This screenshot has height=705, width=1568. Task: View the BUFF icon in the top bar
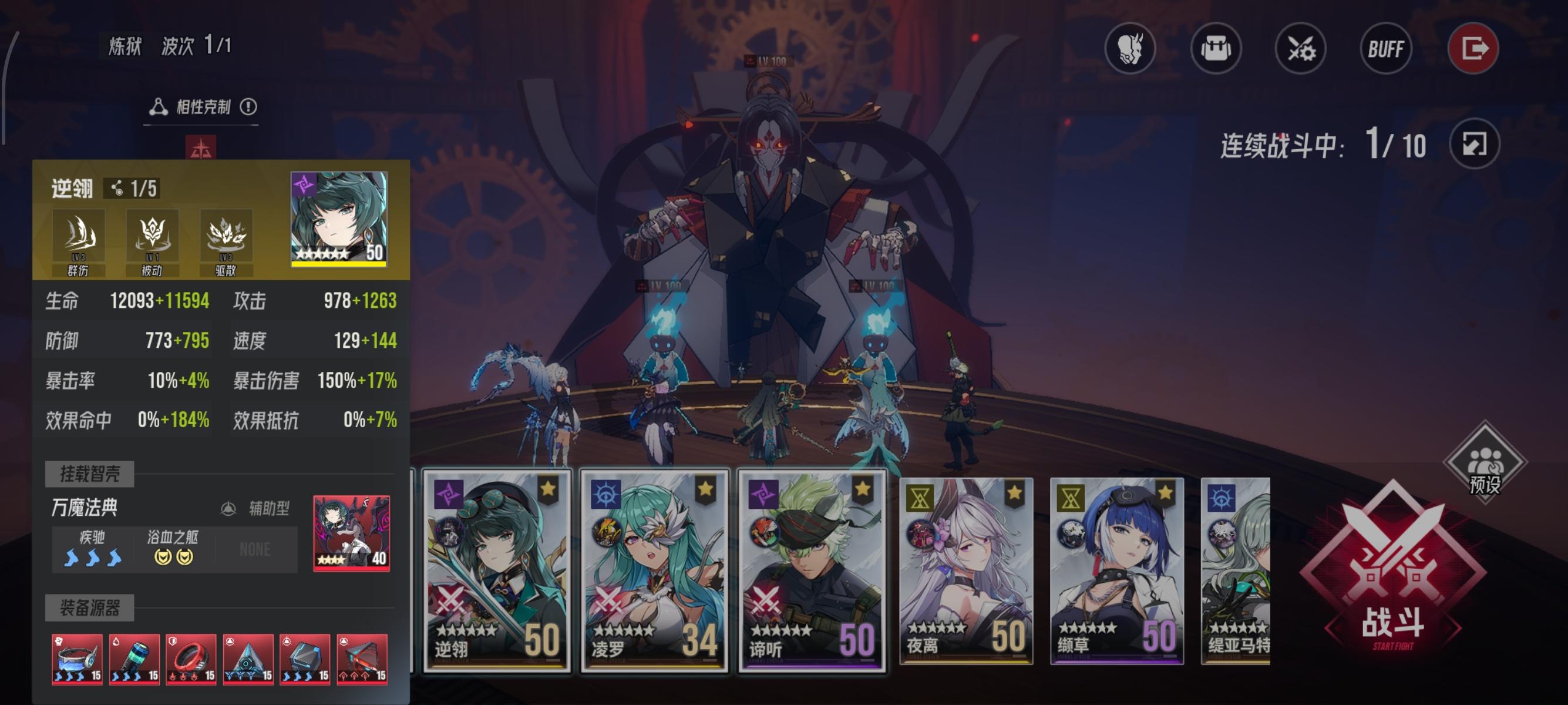(x=1385, y=50)
